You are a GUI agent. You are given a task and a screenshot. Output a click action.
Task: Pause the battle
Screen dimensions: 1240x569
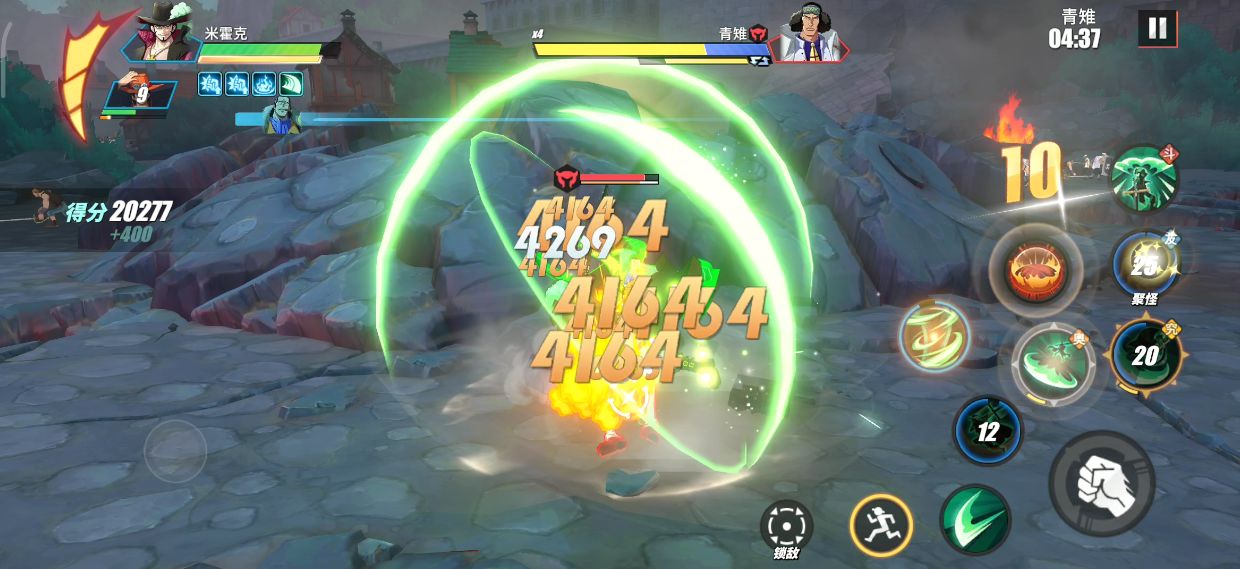[x=1157, y=29]
